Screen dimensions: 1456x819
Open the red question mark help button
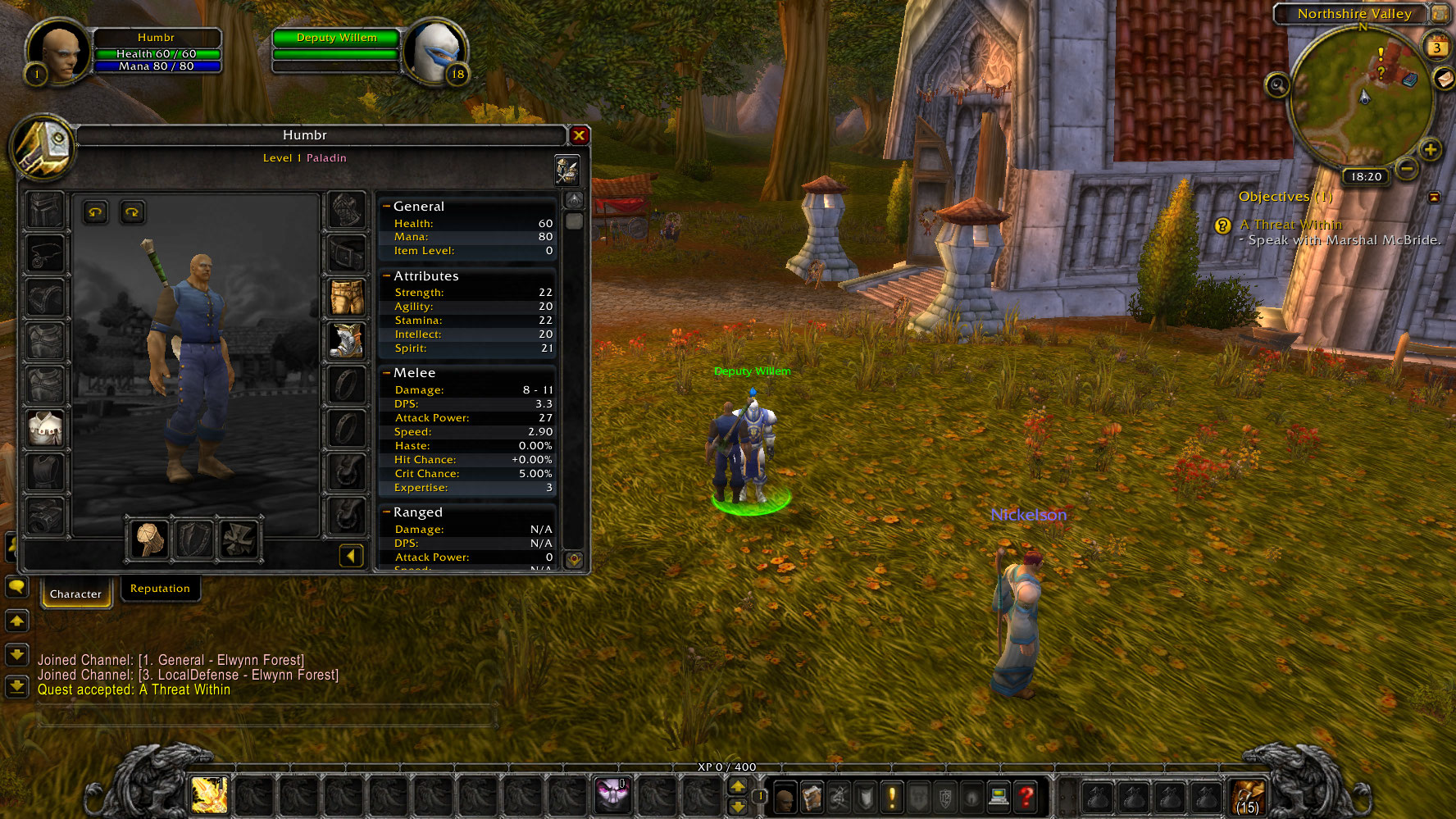[1025, 796]
